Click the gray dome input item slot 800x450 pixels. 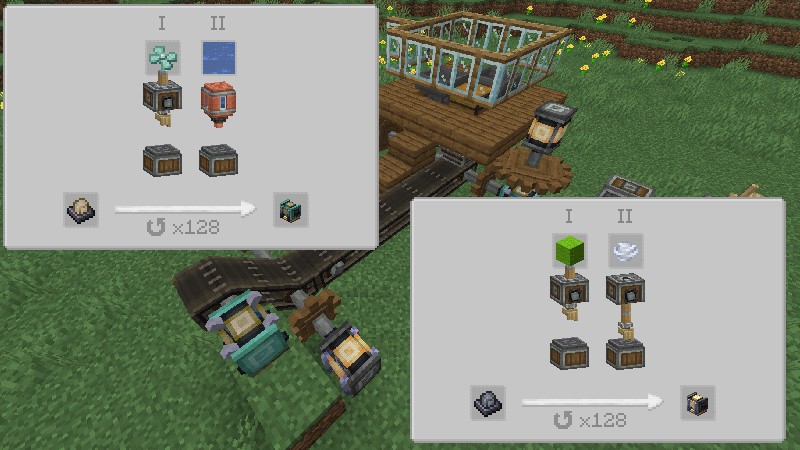pyautogui.click(x=488, y=403)
